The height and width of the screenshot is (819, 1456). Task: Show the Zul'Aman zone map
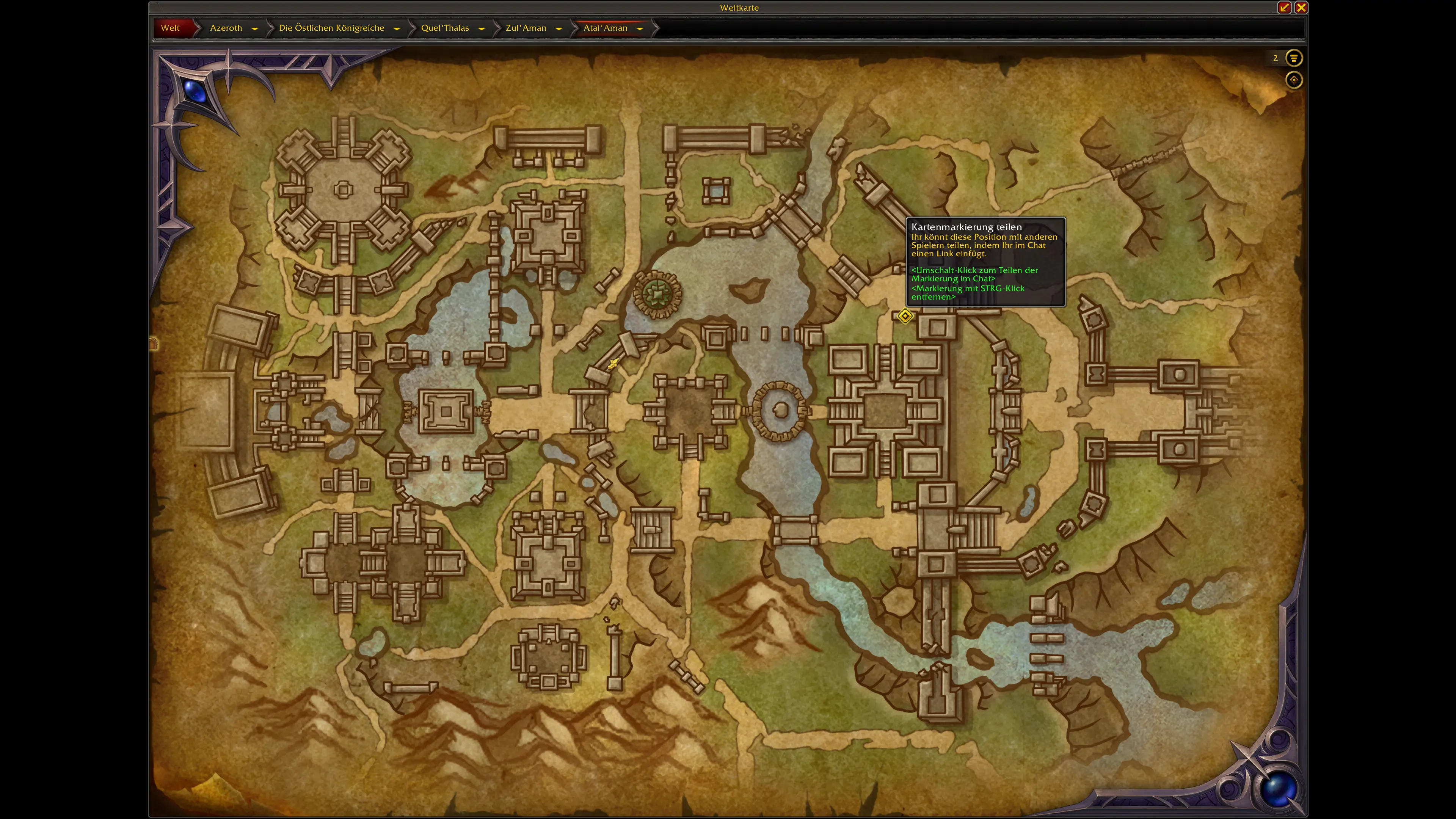(x=526, y=28)
